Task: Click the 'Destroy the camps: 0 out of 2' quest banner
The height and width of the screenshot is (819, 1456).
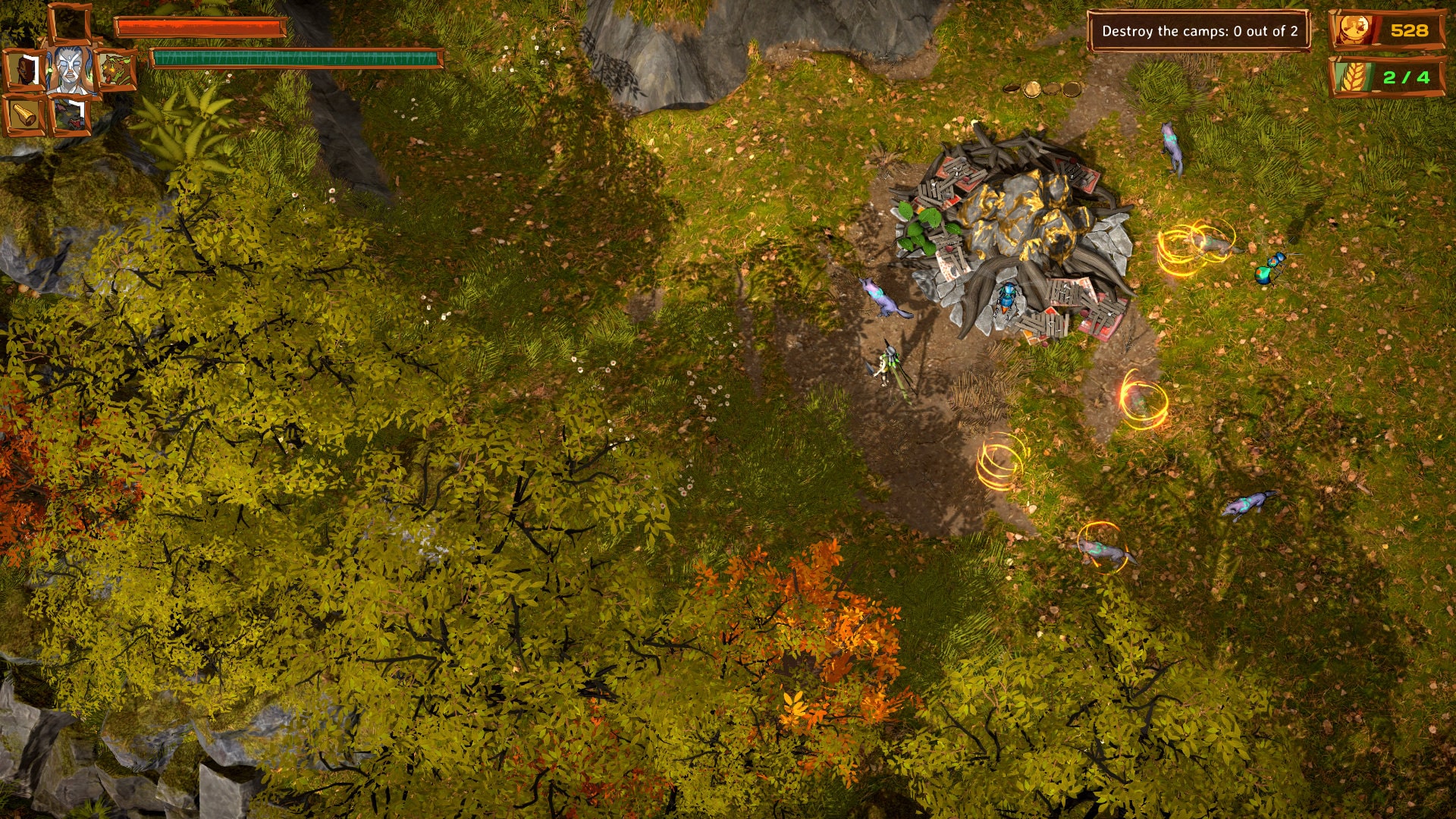Action: pos(1198,31)
